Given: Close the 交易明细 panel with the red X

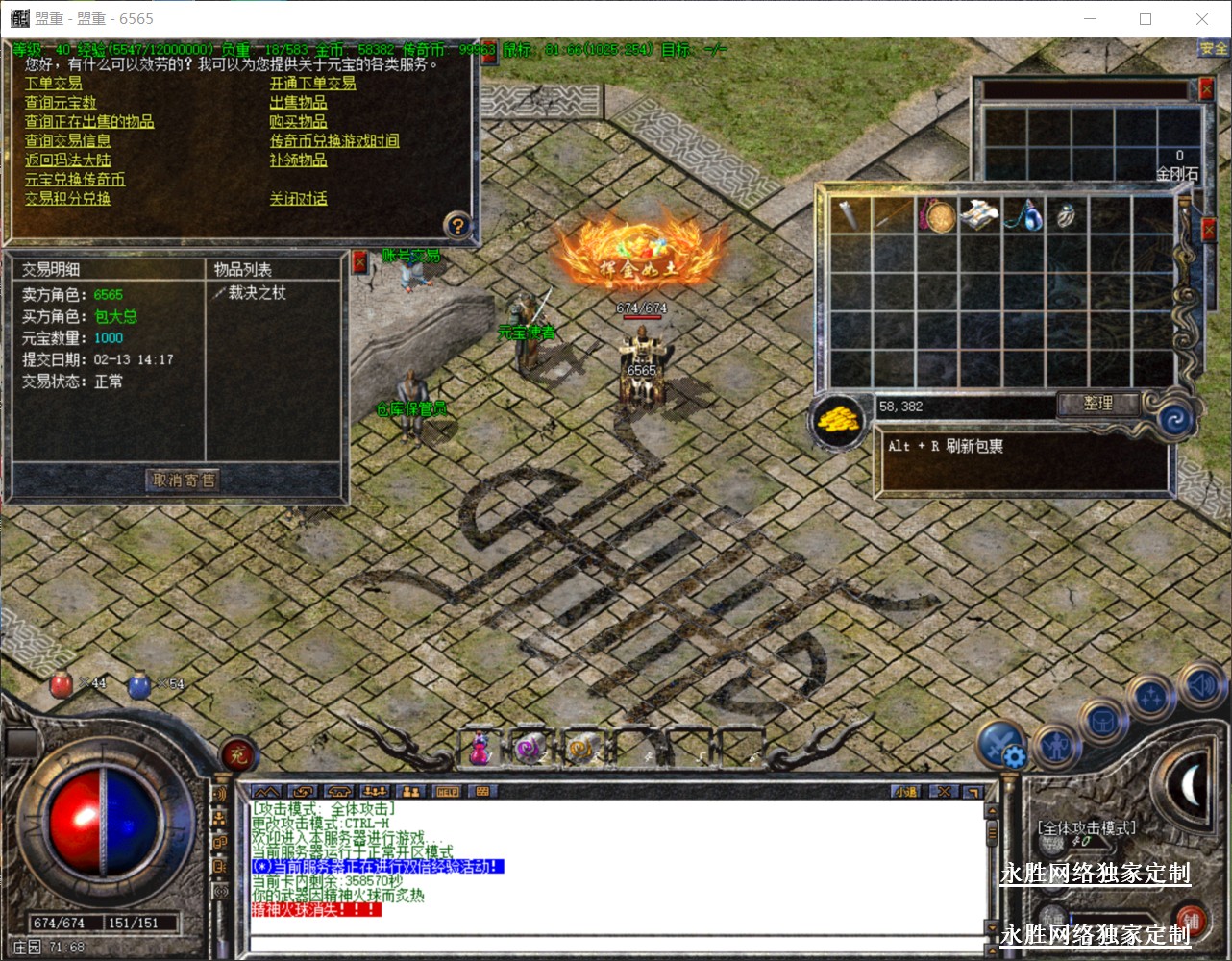Looking at the screenshot, I should pos(360,260).
